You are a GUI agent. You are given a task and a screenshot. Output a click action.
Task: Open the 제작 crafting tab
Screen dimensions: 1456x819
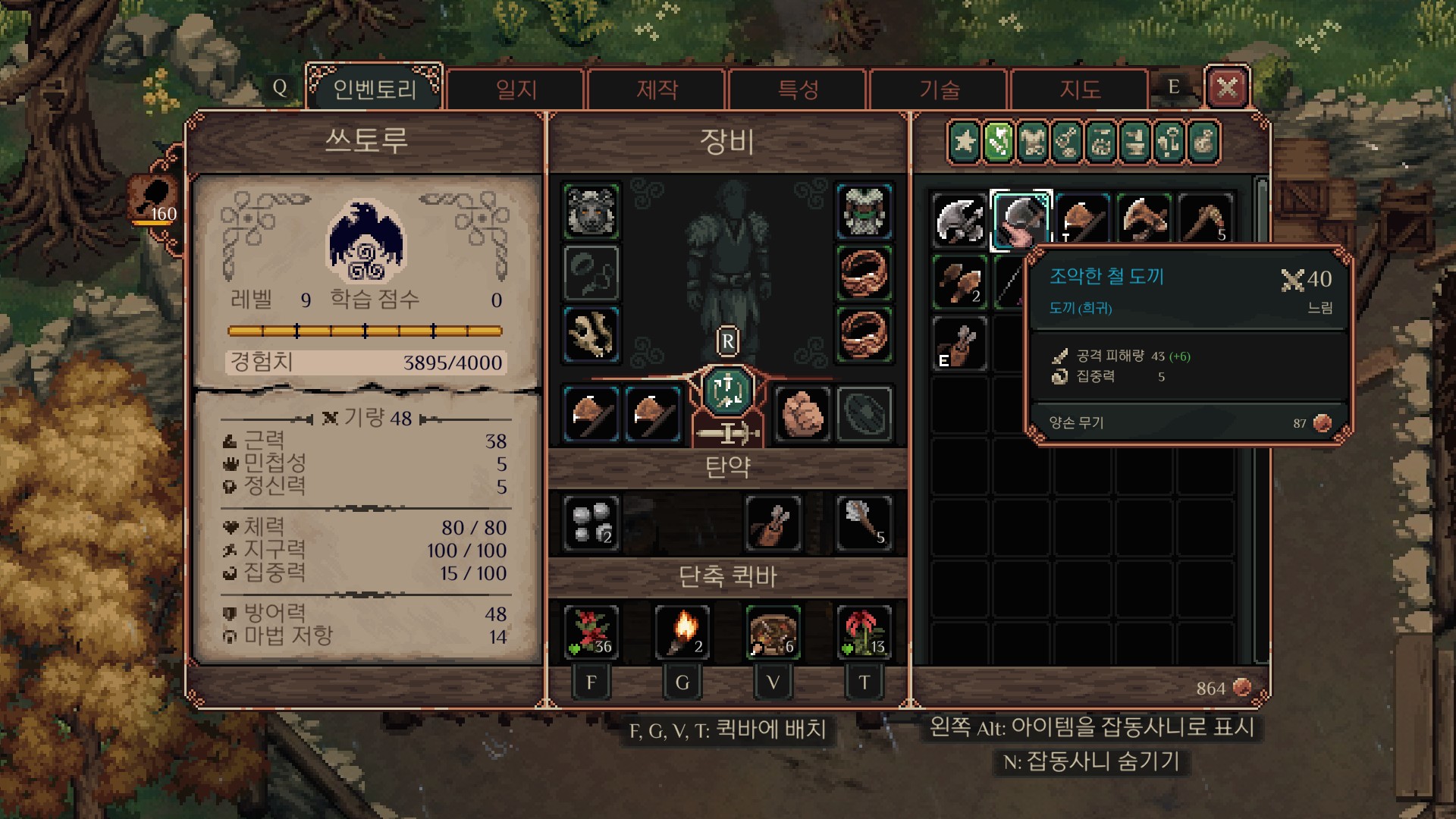click(x=657, y=89)
